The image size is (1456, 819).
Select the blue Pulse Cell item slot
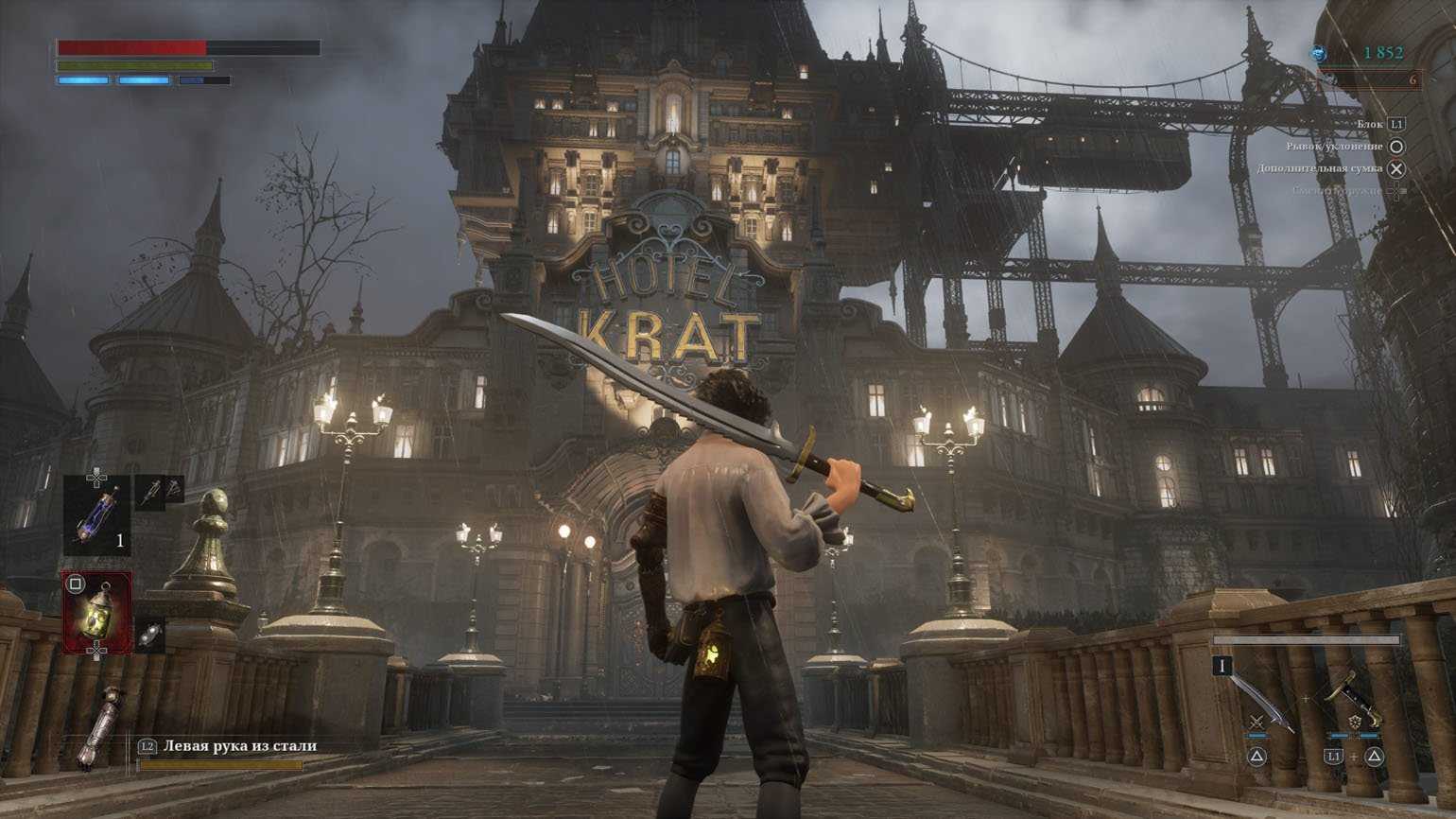click(97, 514)
